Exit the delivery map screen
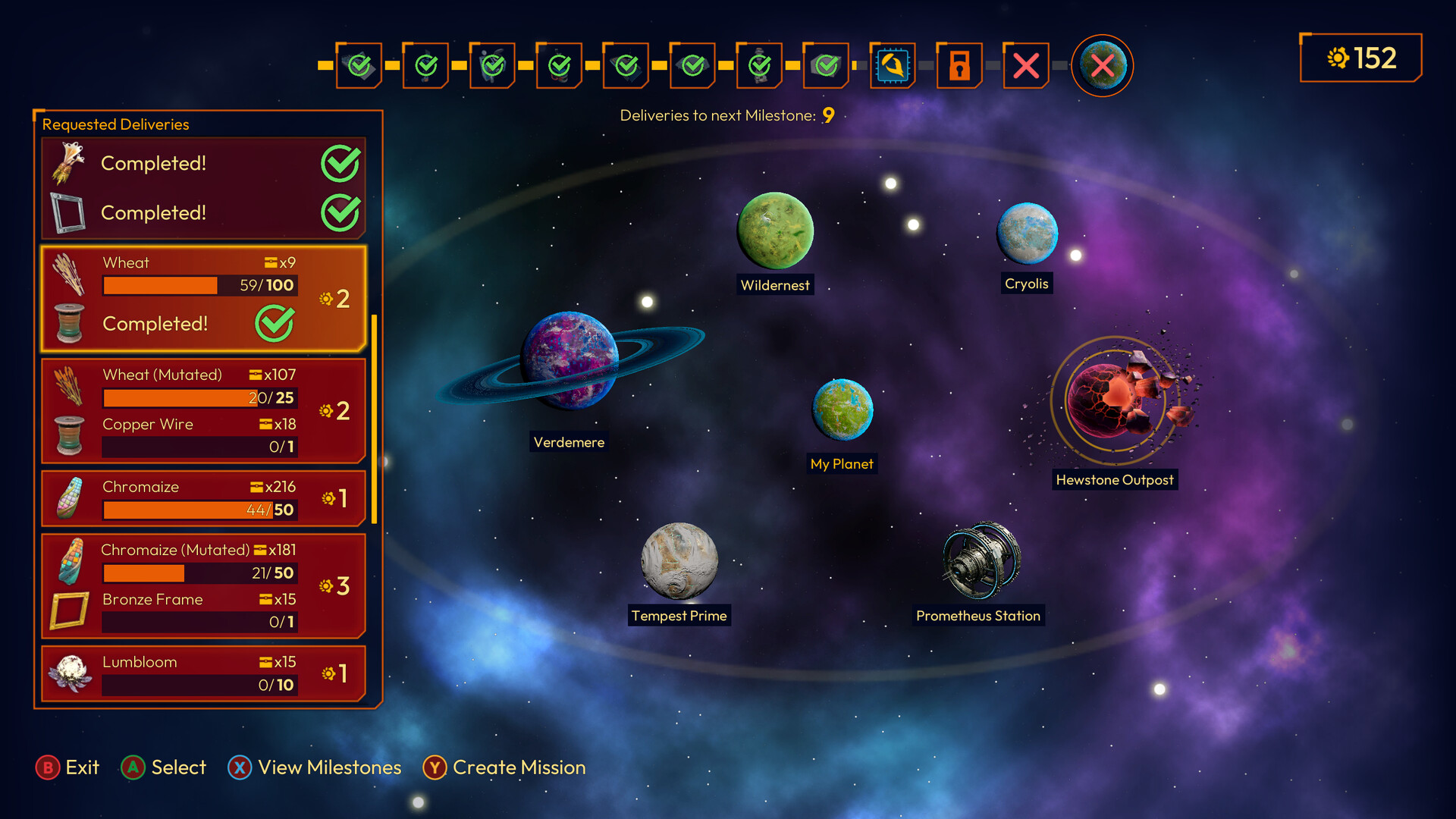 pos(67,767)
